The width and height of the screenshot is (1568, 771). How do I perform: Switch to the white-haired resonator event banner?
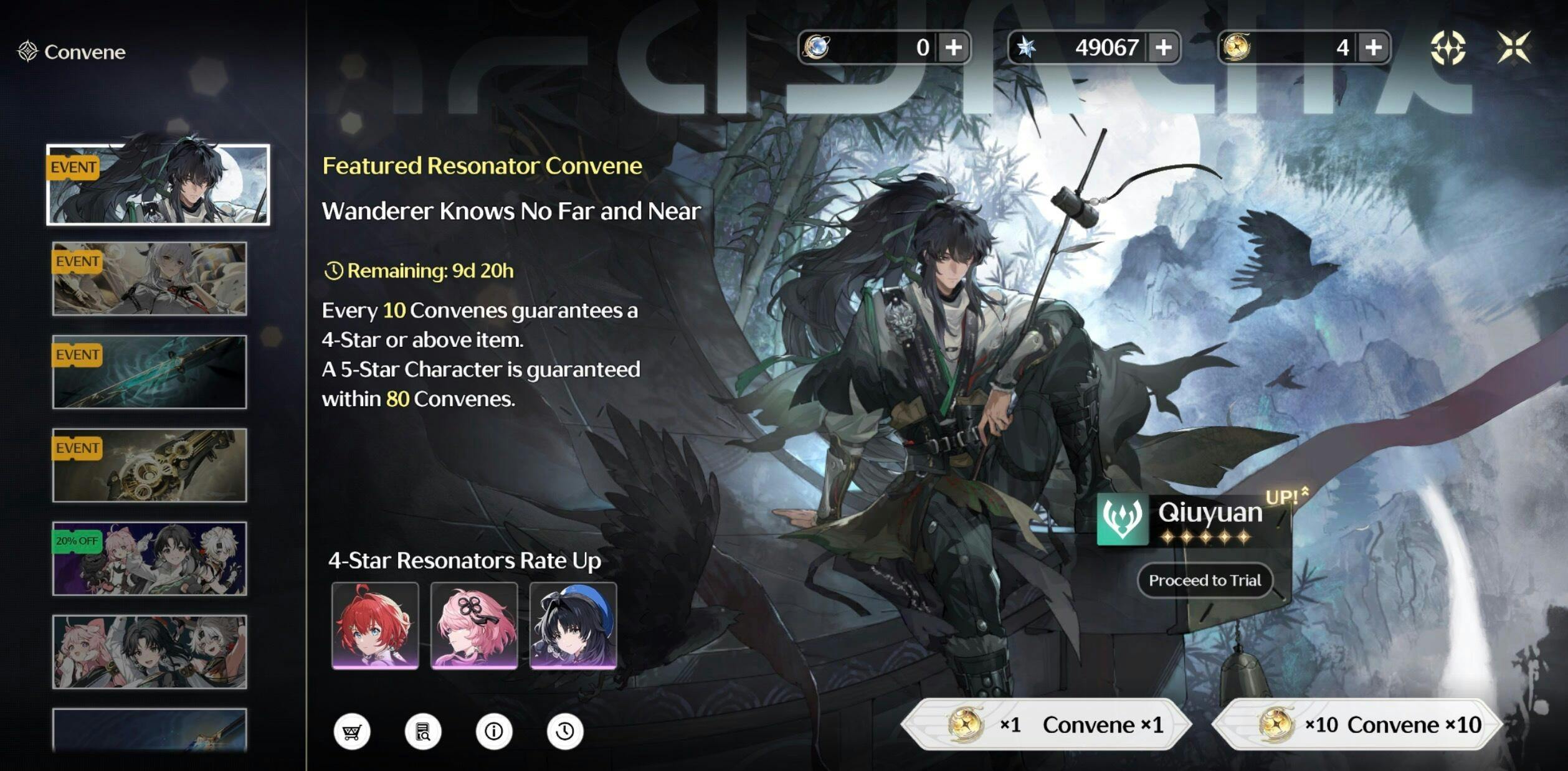pos(150,278)
